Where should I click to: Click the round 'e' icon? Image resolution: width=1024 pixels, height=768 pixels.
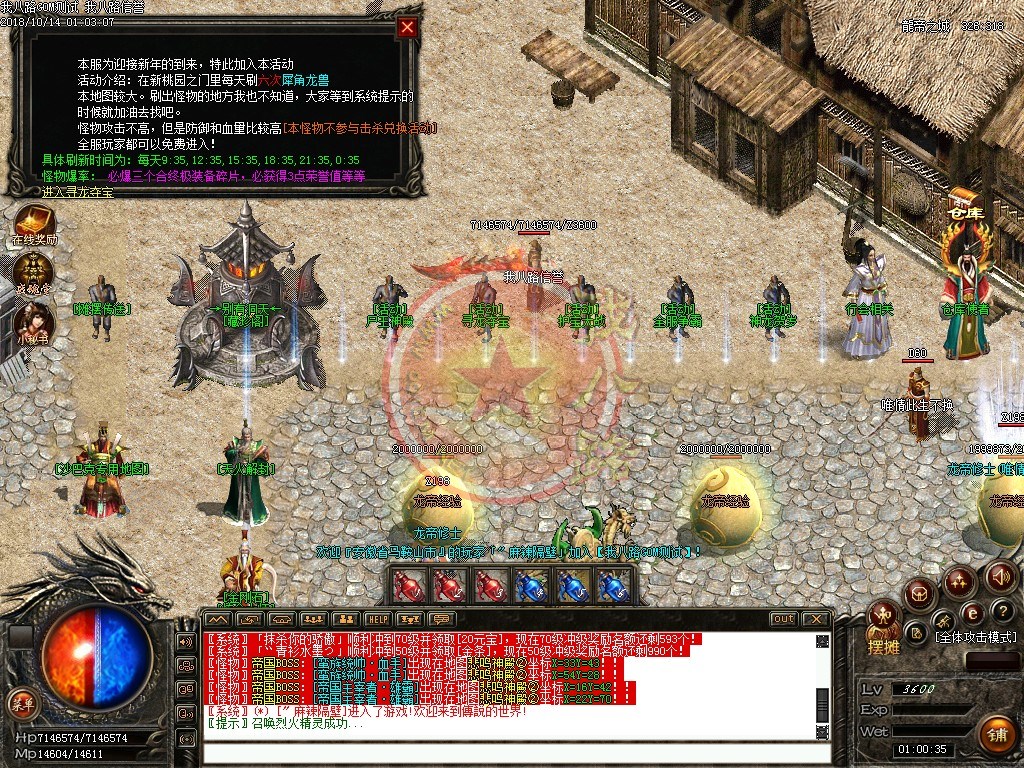pyautogui.click(x=971, y=612)
